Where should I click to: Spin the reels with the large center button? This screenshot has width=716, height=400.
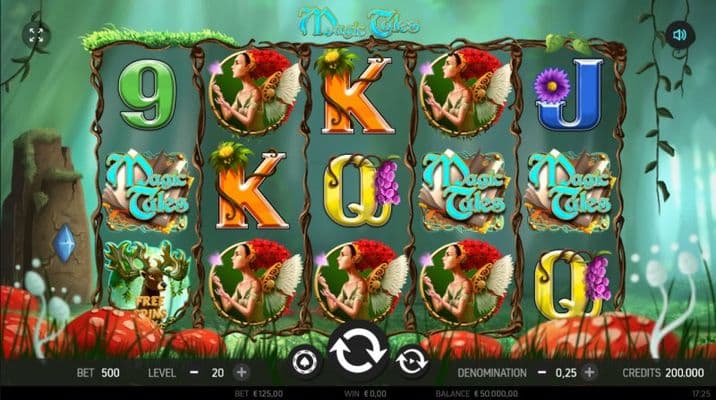358,354
